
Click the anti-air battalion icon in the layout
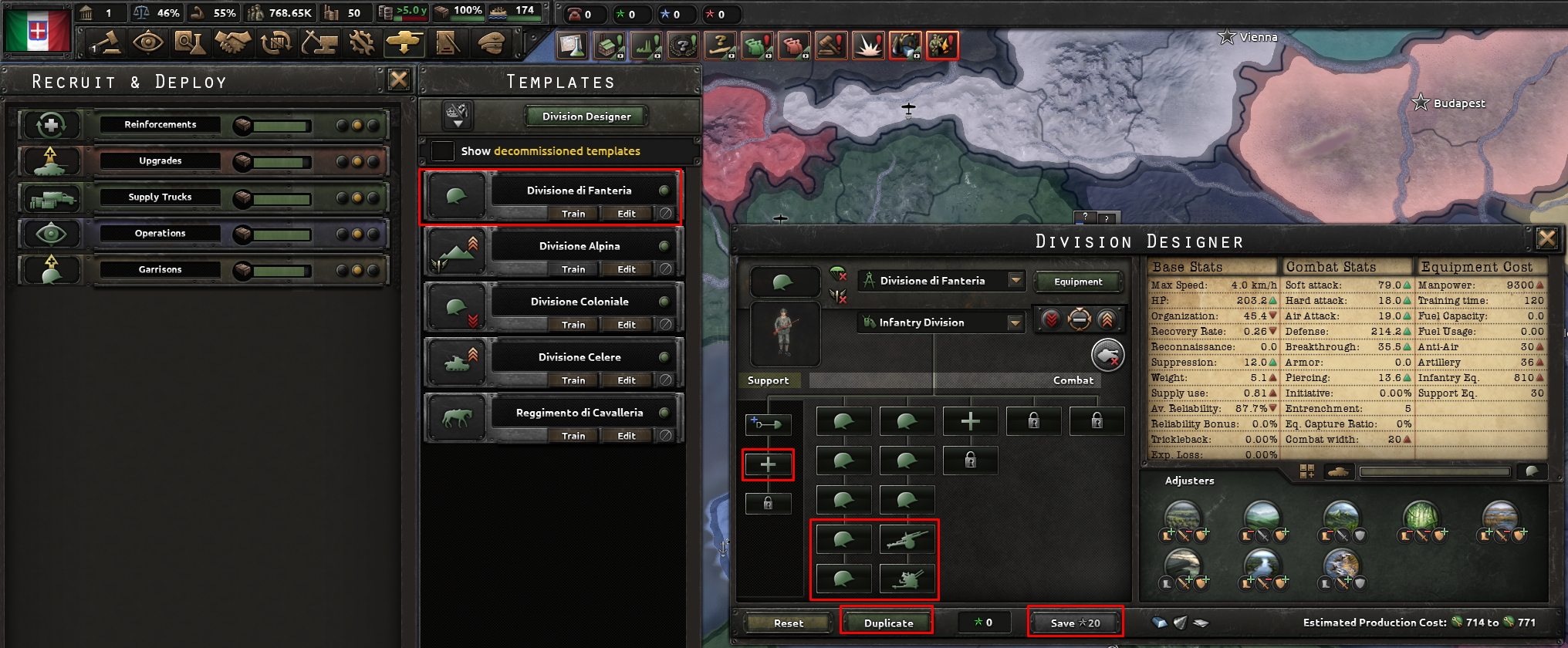[x=907, y=579]
